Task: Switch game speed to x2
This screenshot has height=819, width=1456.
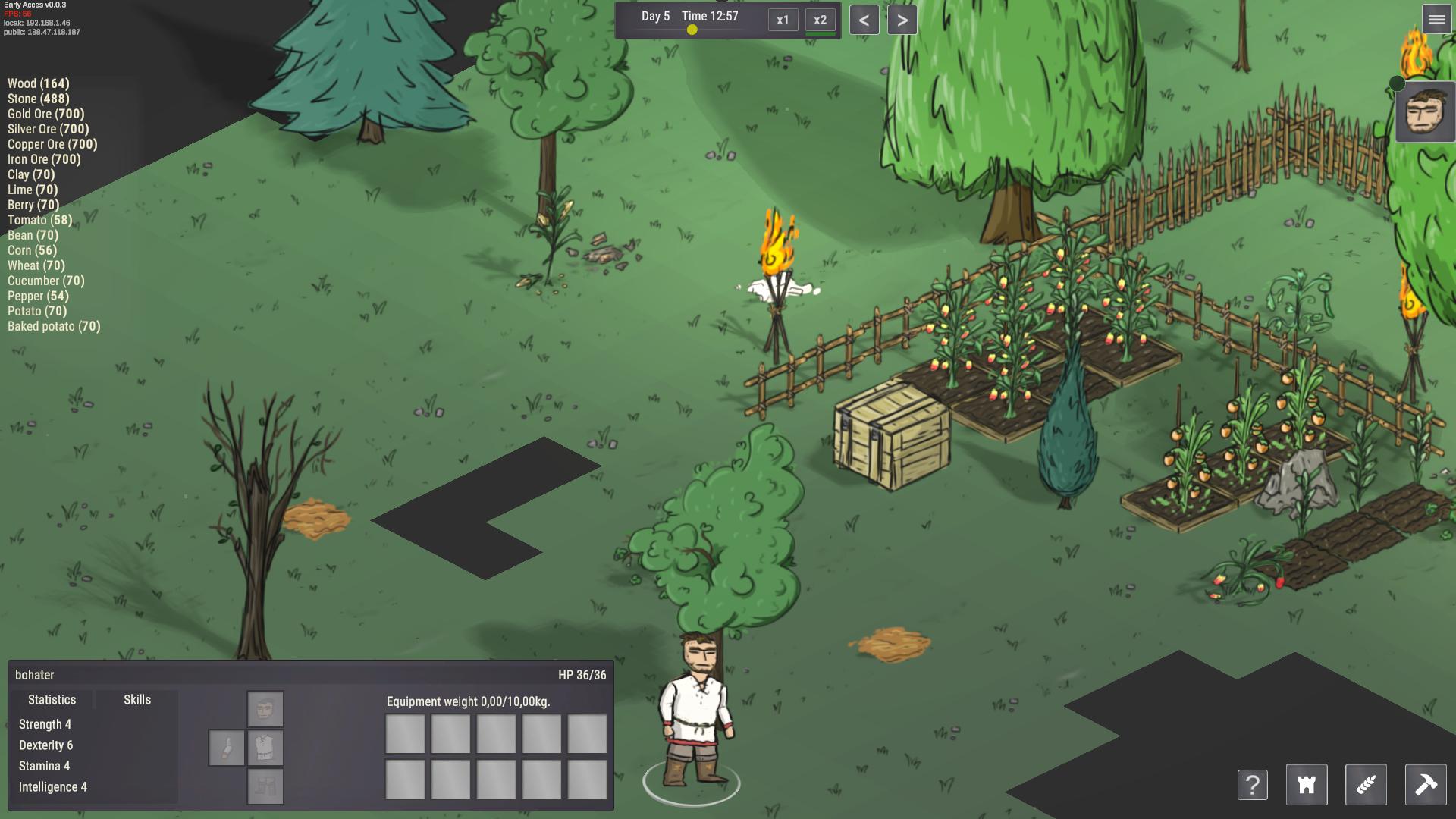Action: [x=820, y=20]
